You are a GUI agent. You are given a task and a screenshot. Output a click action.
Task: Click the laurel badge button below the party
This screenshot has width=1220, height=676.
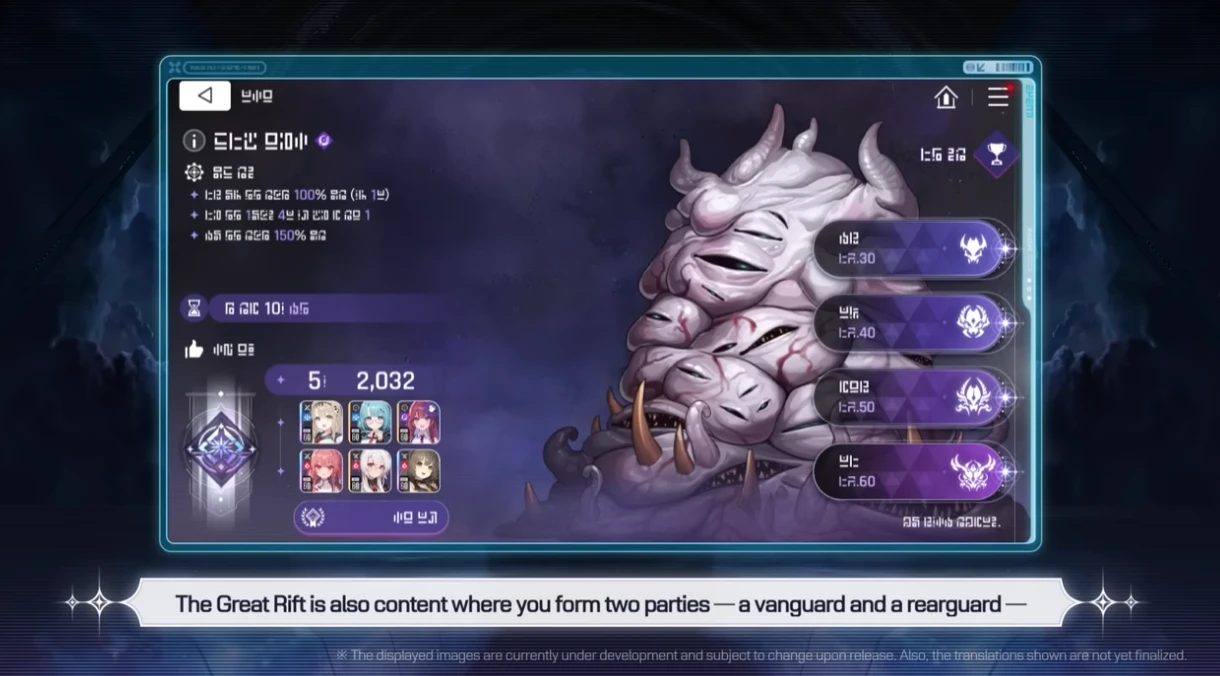coord(371,518)
